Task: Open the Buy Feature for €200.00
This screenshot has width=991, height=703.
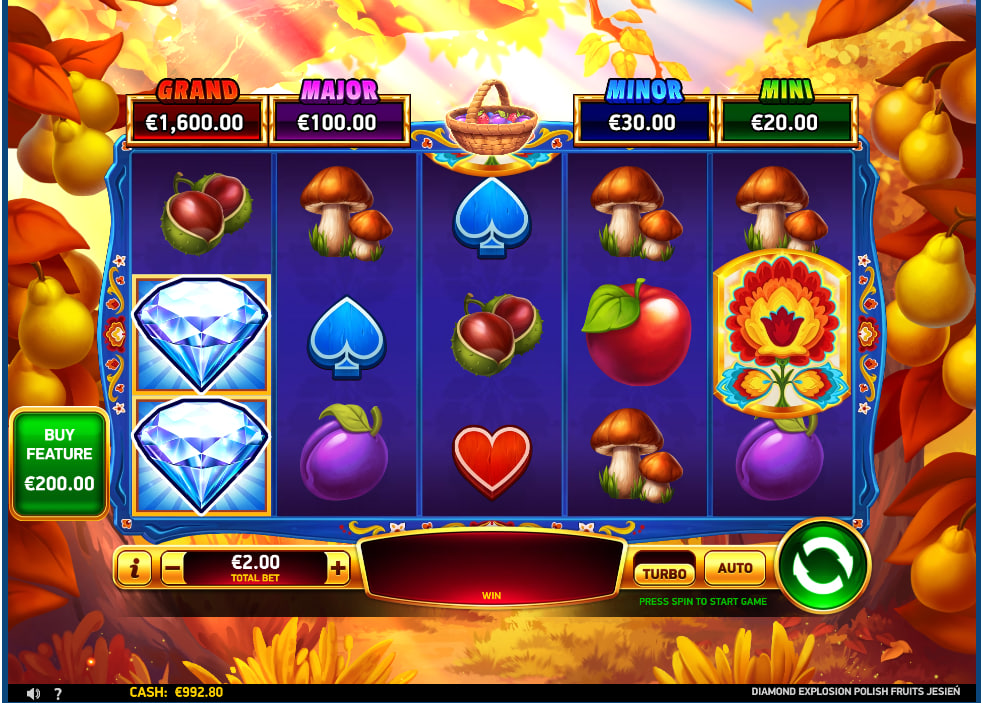Action: click(59, 464)
